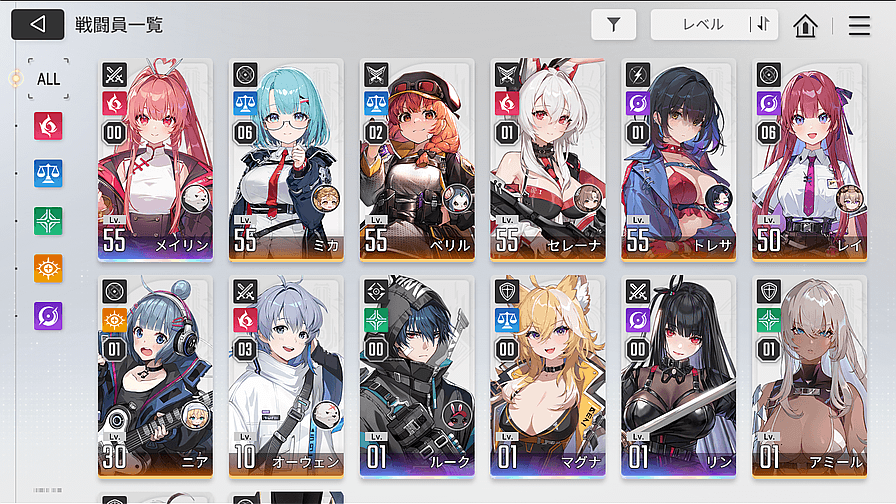
Task: Filter by the green diamond attribute
Action: click(x=48, y=220)
